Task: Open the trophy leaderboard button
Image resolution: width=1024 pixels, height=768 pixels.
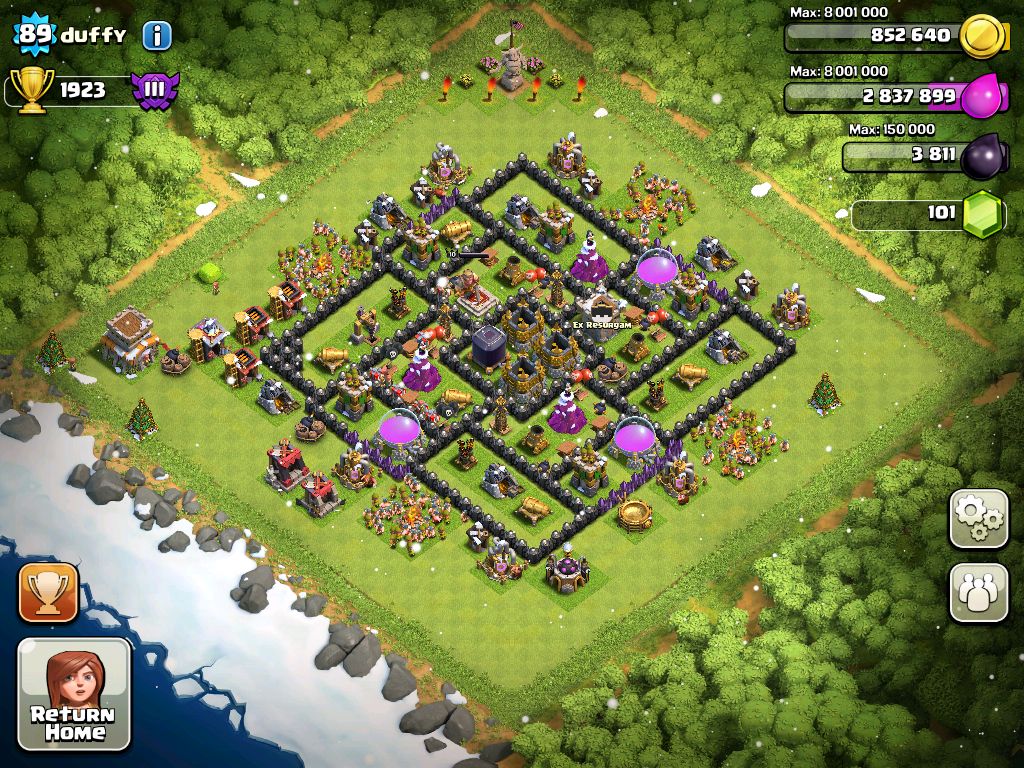Action: point(48,593)
